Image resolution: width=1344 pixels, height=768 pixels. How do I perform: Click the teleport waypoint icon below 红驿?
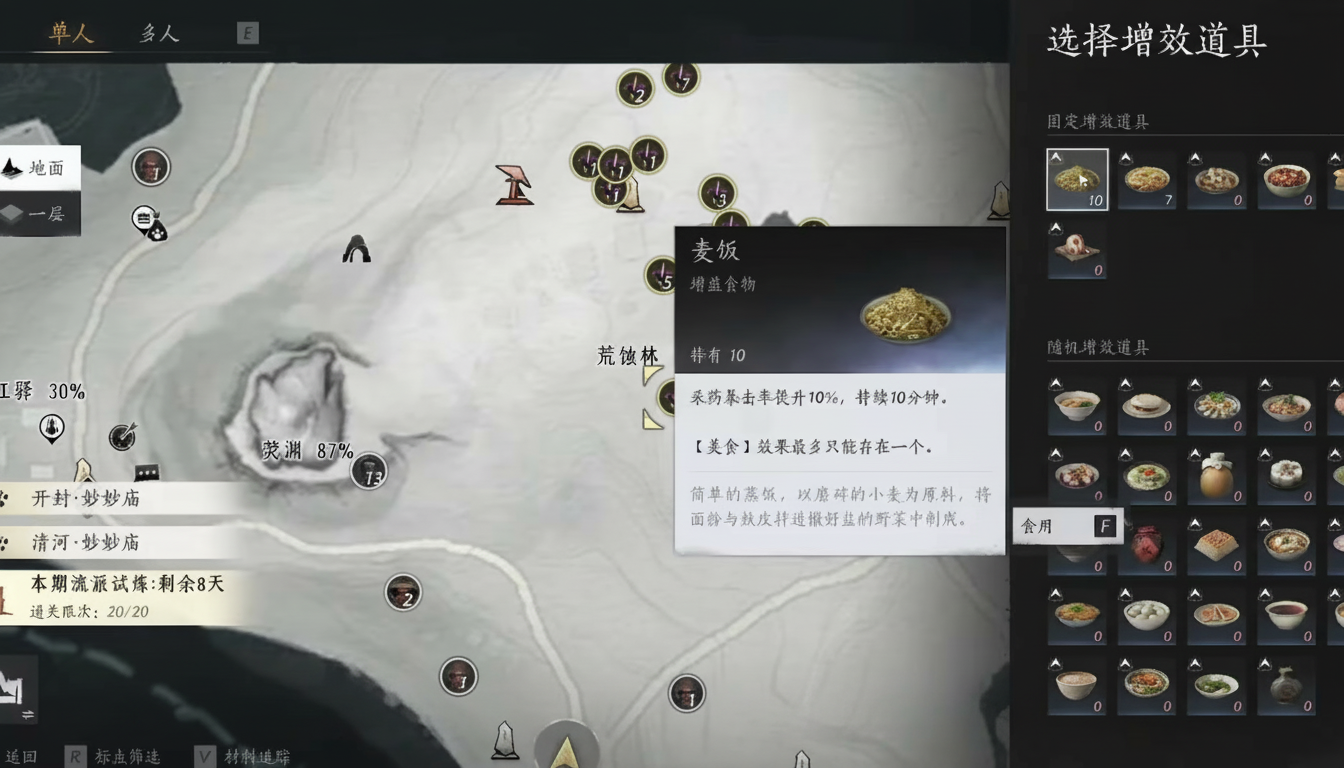point(50,428)
